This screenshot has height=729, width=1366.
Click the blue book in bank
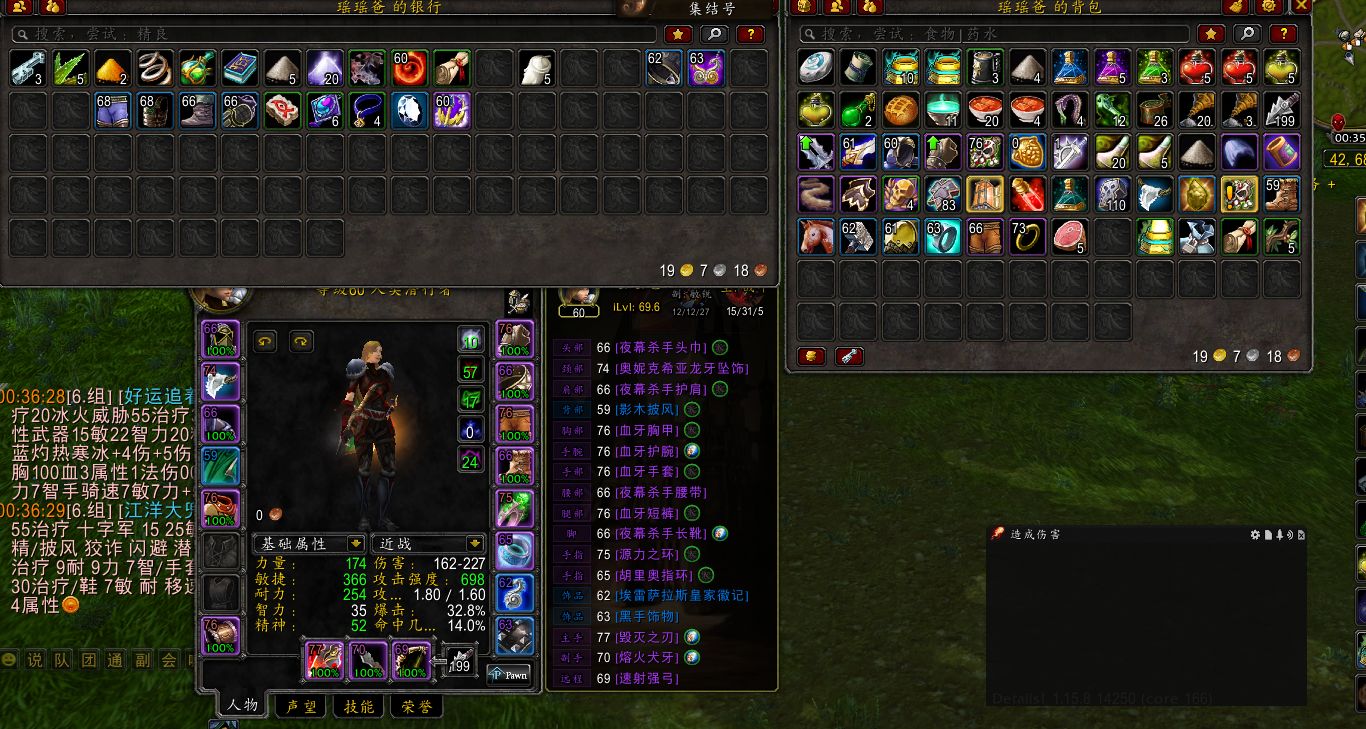pyautogui.click(x=240, y=68)
